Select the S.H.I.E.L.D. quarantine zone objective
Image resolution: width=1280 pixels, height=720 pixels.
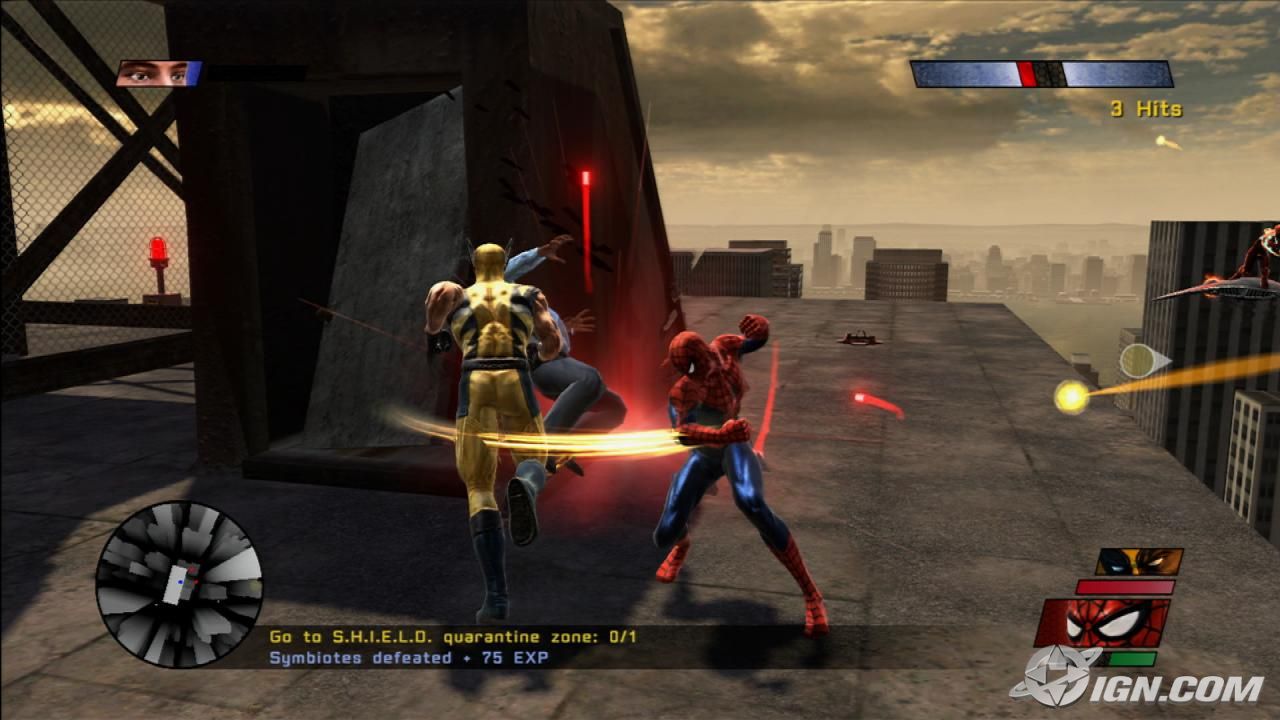[x=452, y=637]
